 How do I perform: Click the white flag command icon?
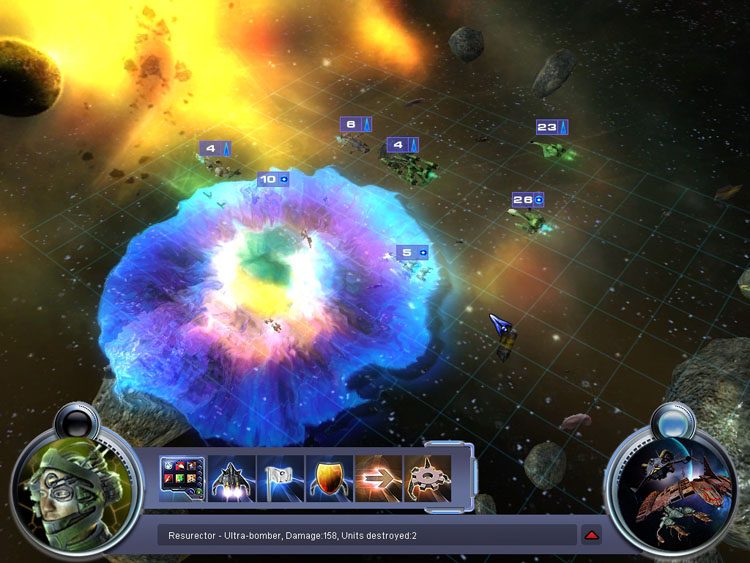point(280,478)
